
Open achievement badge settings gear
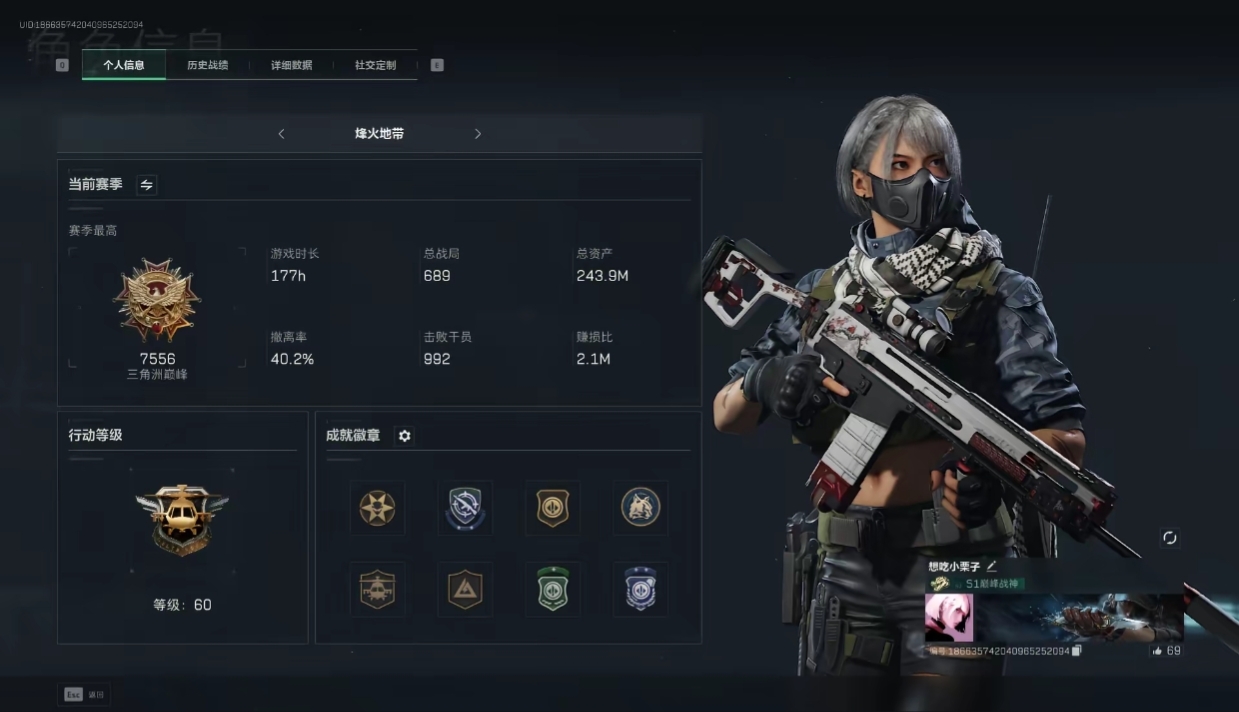click(404, 436)
